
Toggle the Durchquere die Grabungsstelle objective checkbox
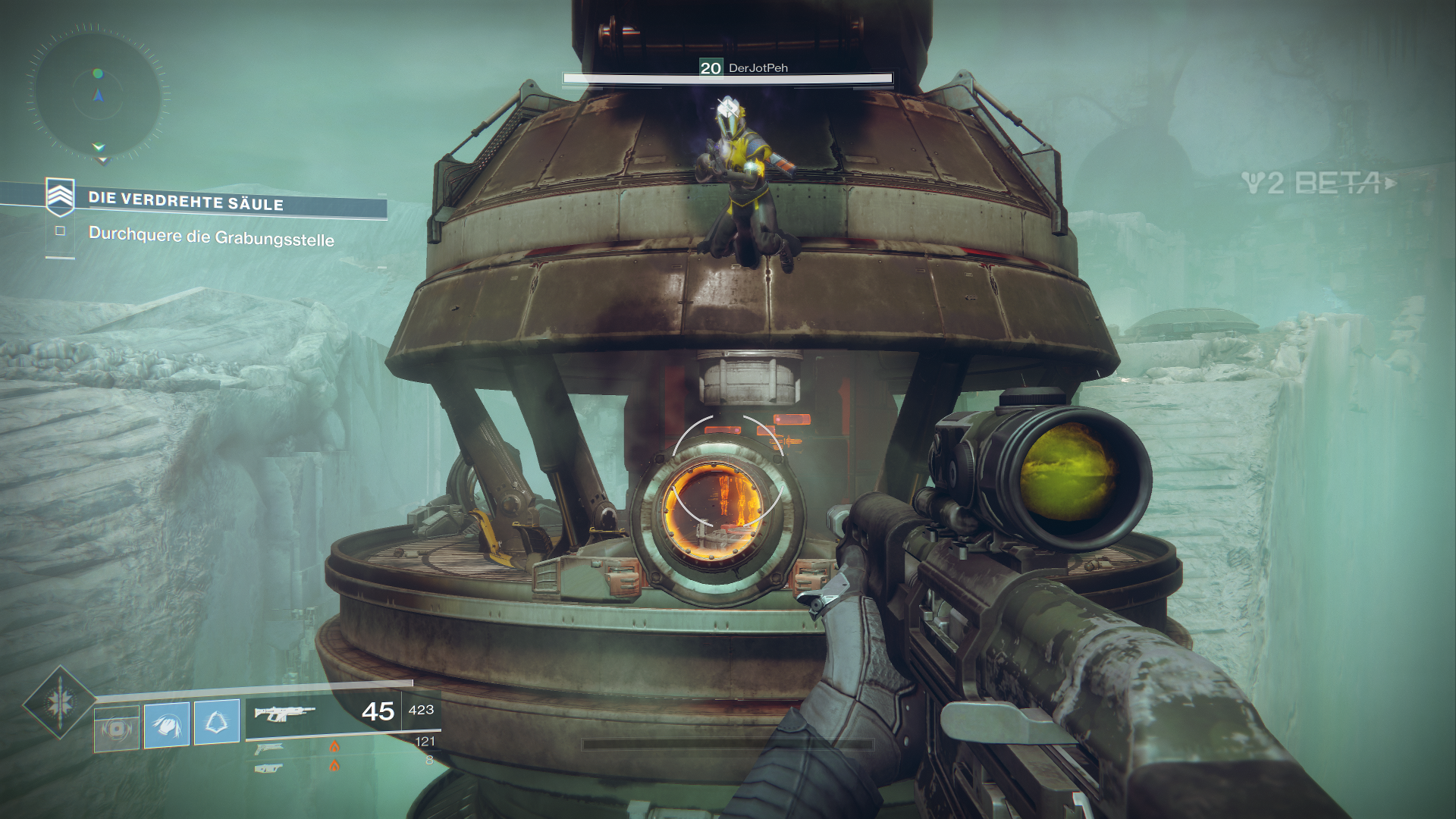point(61,231)
